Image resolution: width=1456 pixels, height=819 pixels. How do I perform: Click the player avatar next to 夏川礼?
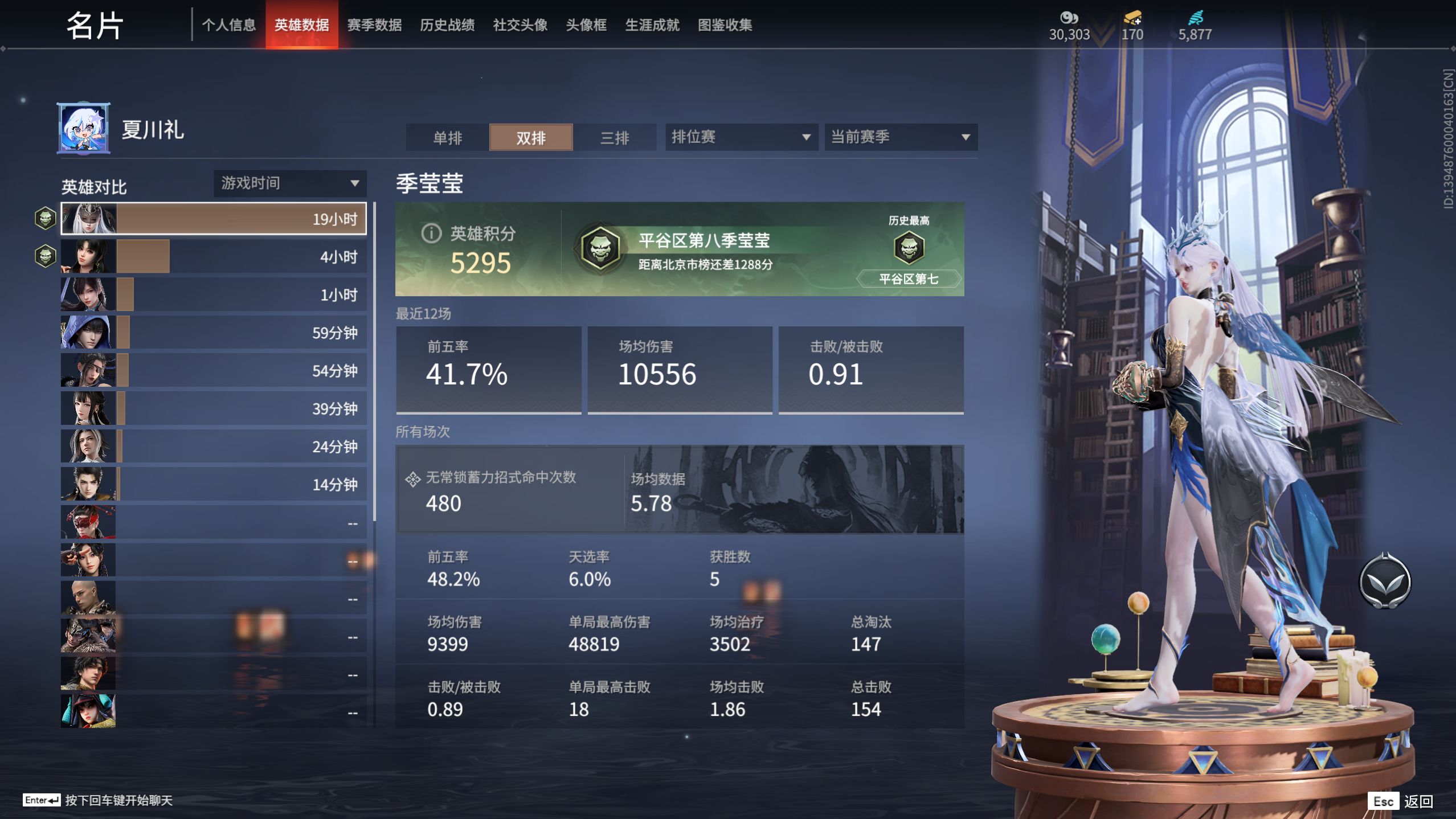click(84, 129)
